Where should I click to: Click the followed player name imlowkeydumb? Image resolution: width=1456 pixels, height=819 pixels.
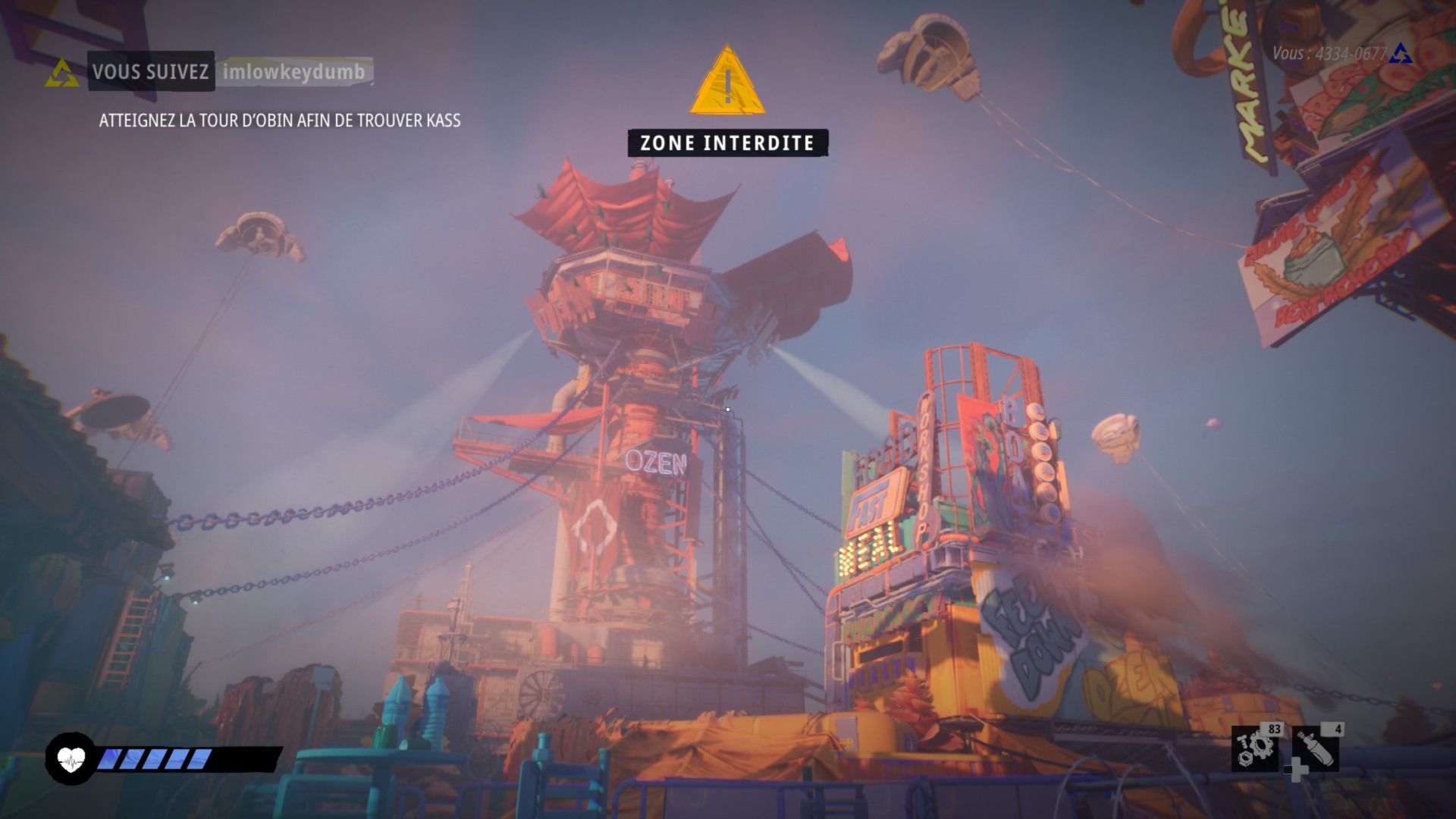pyautogui.click(x=294, y=72)
